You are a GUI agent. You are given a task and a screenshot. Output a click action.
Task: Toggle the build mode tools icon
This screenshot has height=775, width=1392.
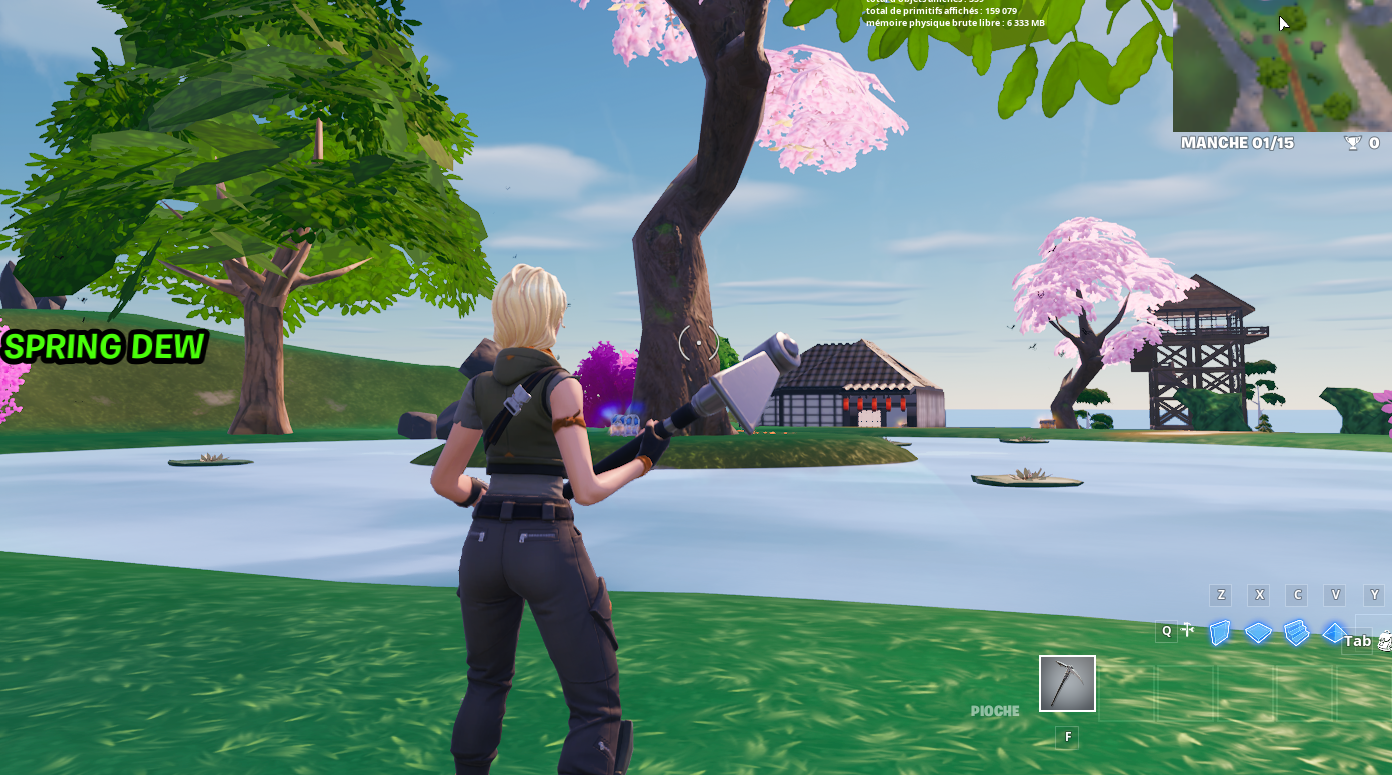click(x=1188, y=630)
